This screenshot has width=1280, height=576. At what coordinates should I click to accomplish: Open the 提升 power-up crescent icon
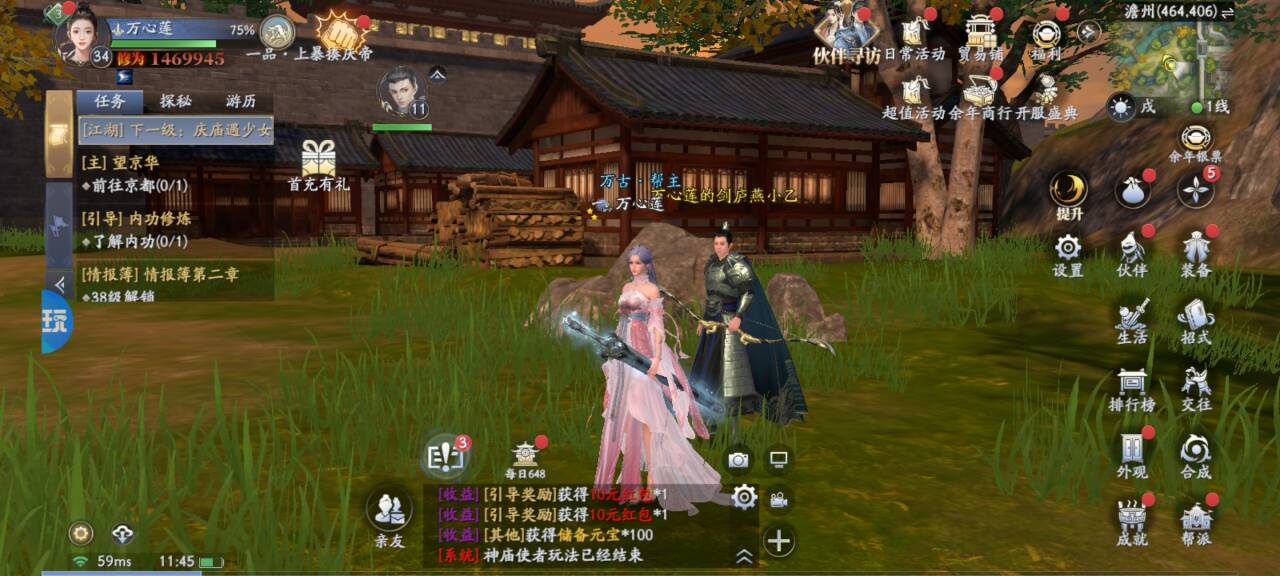click(1068, 192)
